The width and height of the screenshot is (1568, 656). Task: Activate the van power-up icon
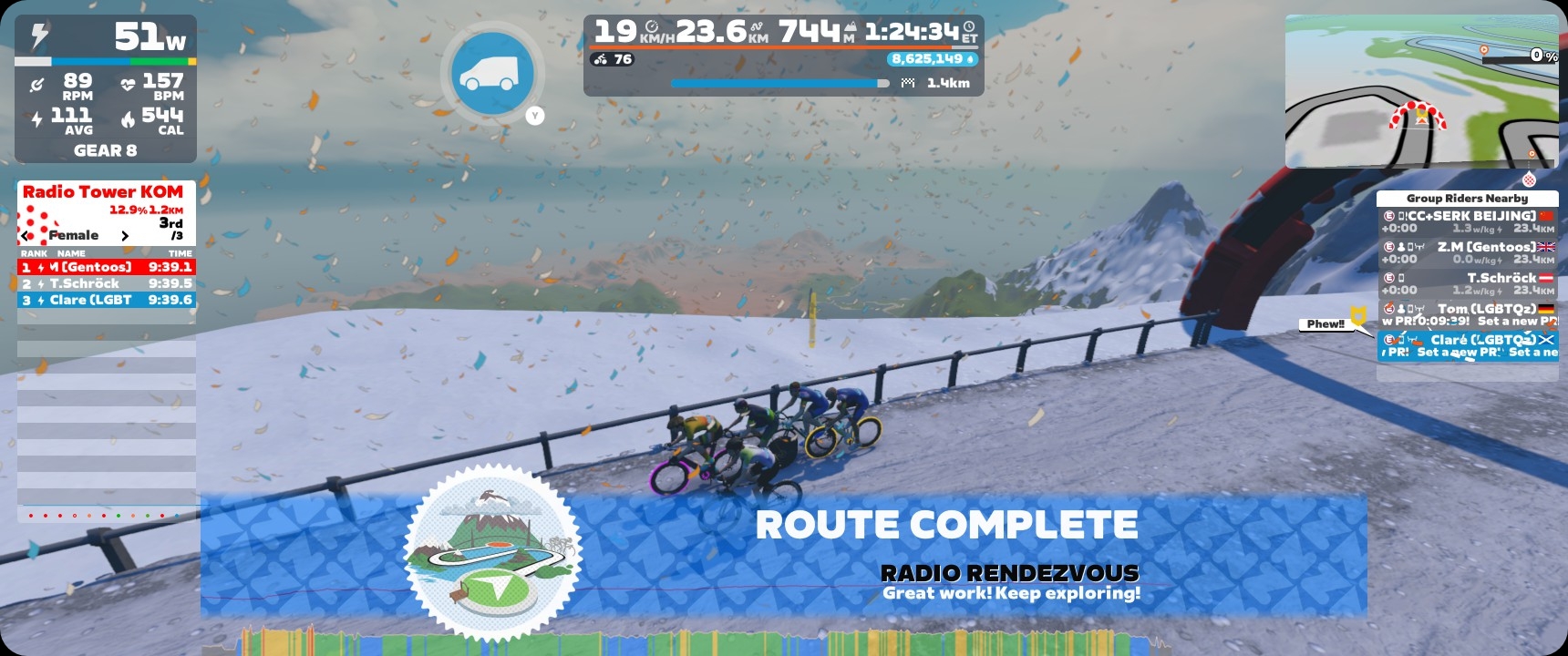pos(492,74)
